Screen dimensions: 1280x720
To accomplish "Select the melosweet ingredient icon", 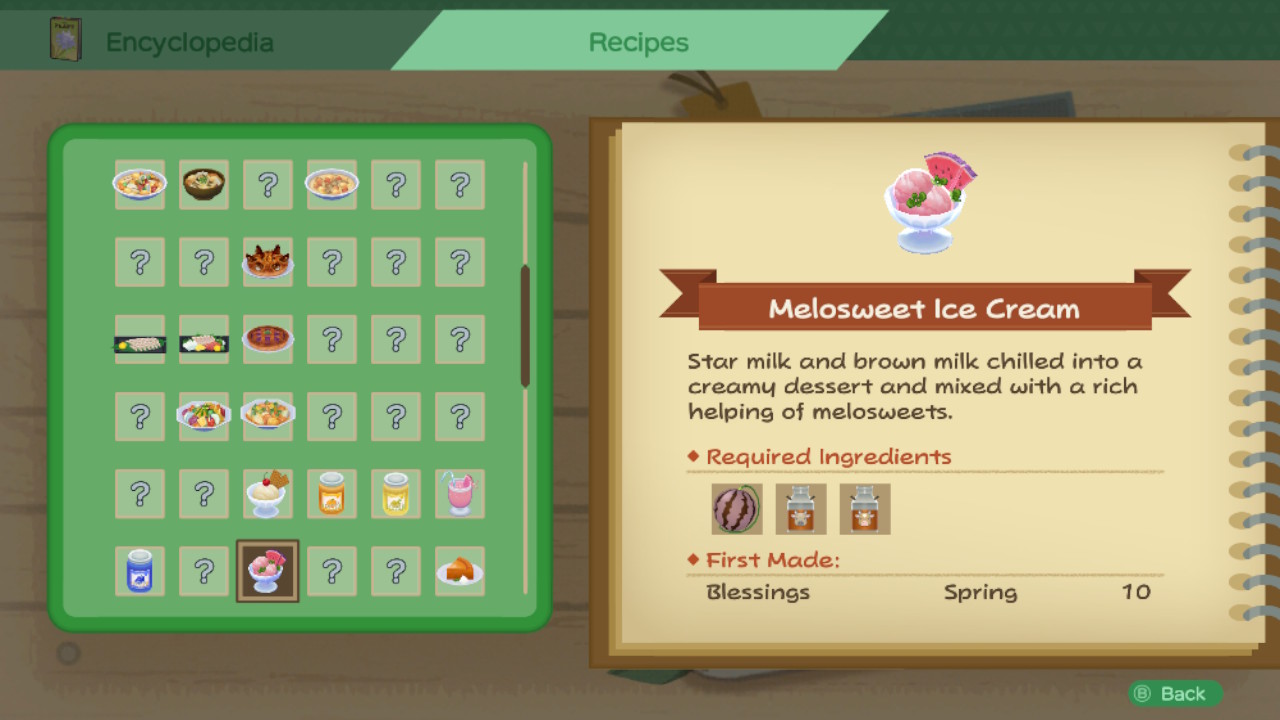I will pos(736,509).
